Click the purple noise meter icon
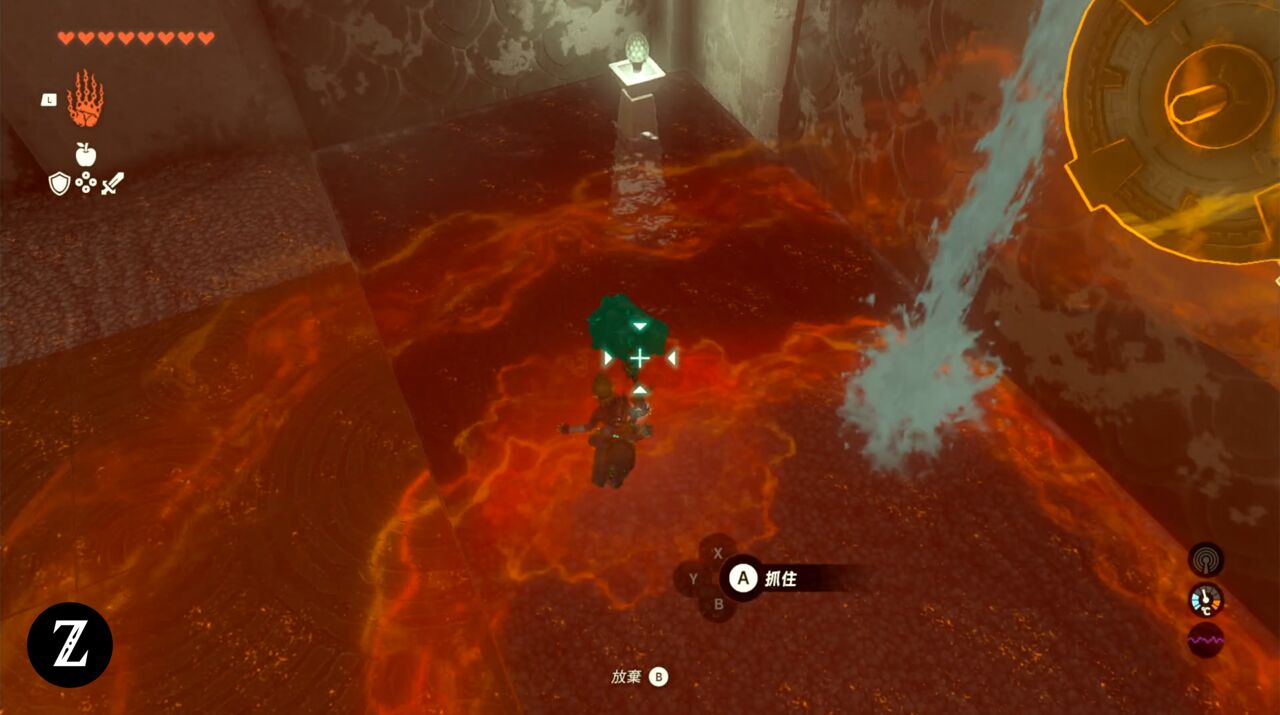The image size is (1280, 715). pyautogui.click(x=1206, y=640)
